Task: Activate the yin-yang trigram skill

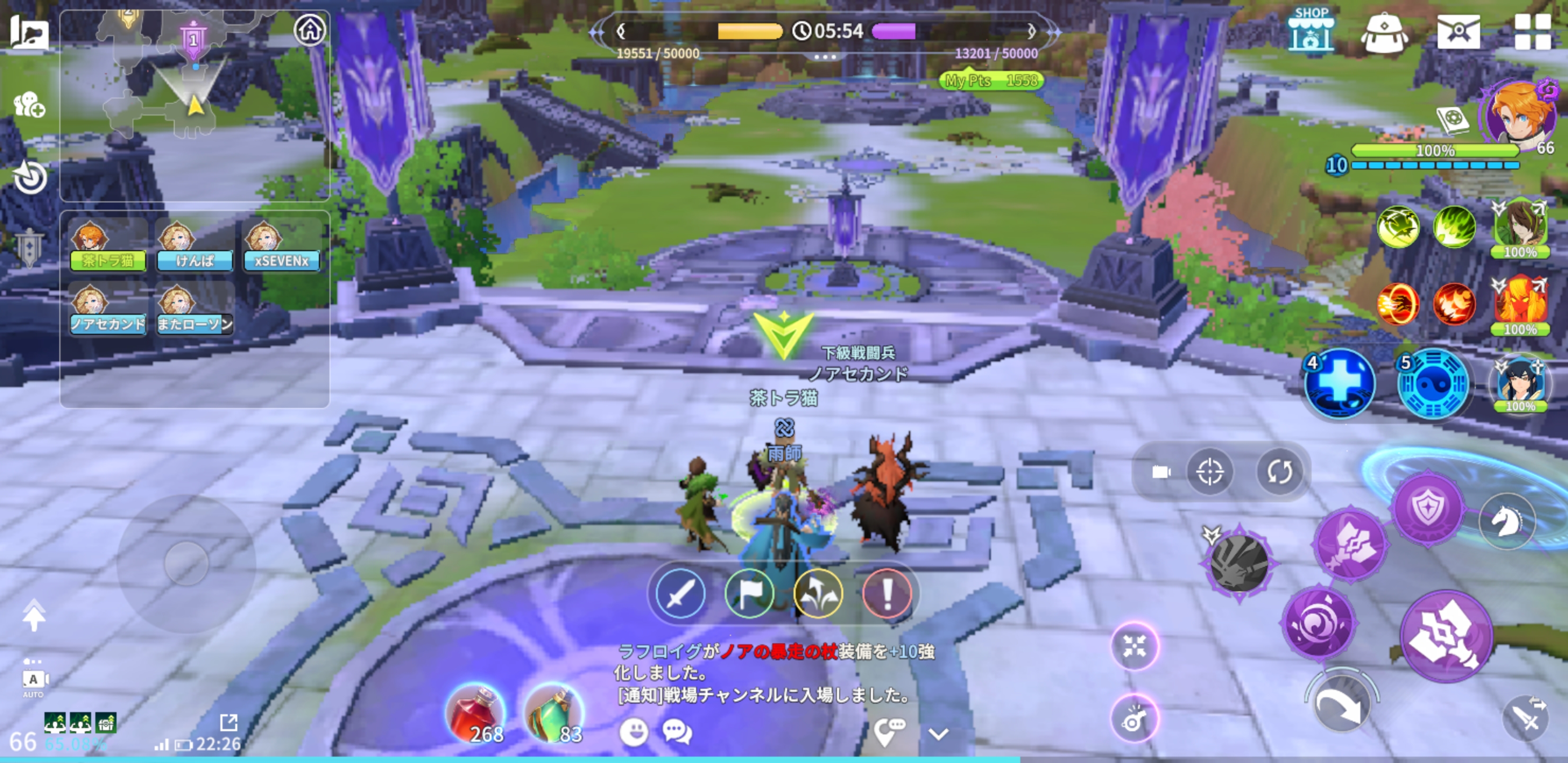Action: pyautogui.click(x=1433, y=385)
